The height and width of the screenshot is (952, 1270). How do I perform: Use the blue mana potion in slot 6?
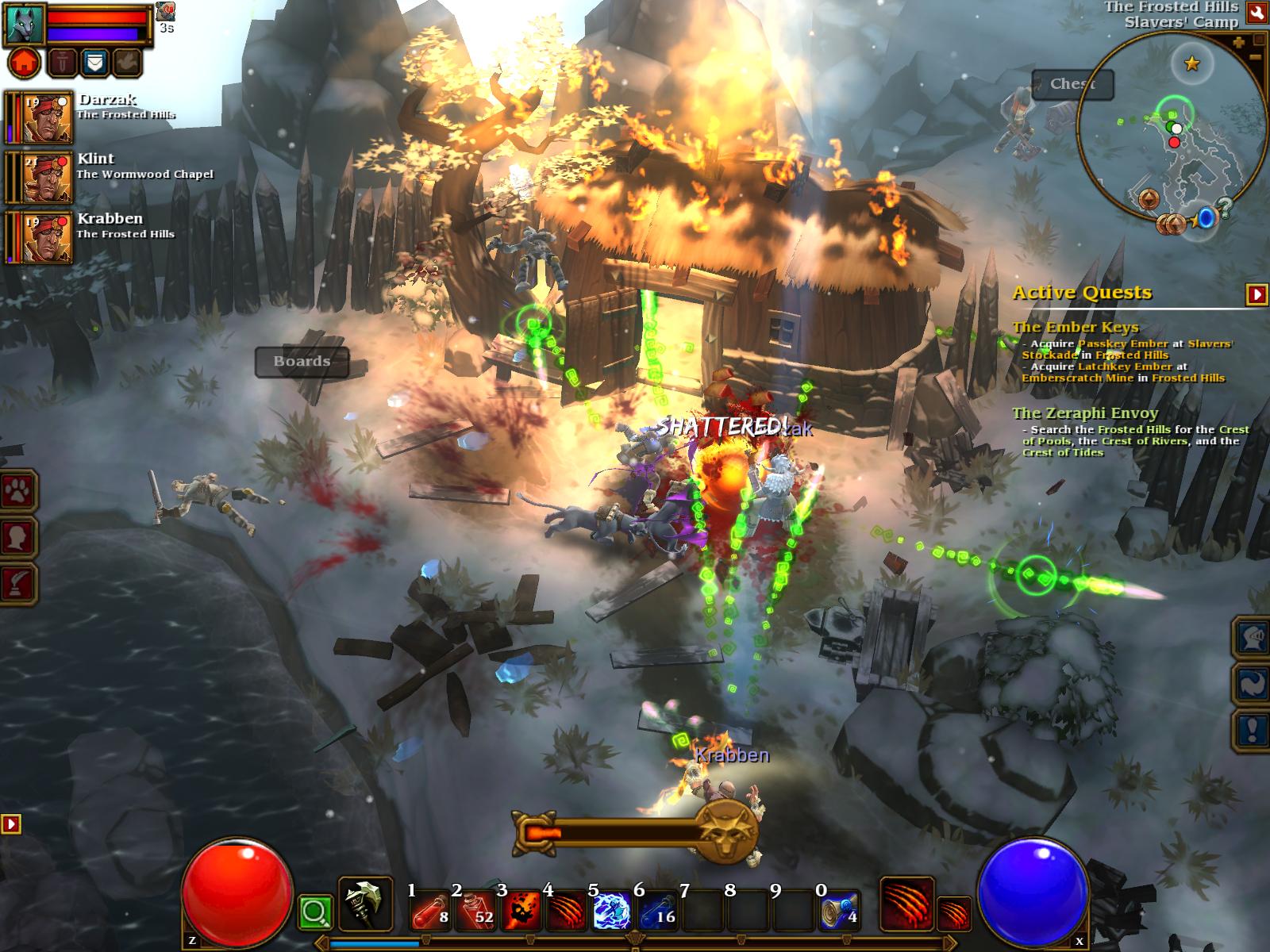pyautogui.click(x=657, y=911)
